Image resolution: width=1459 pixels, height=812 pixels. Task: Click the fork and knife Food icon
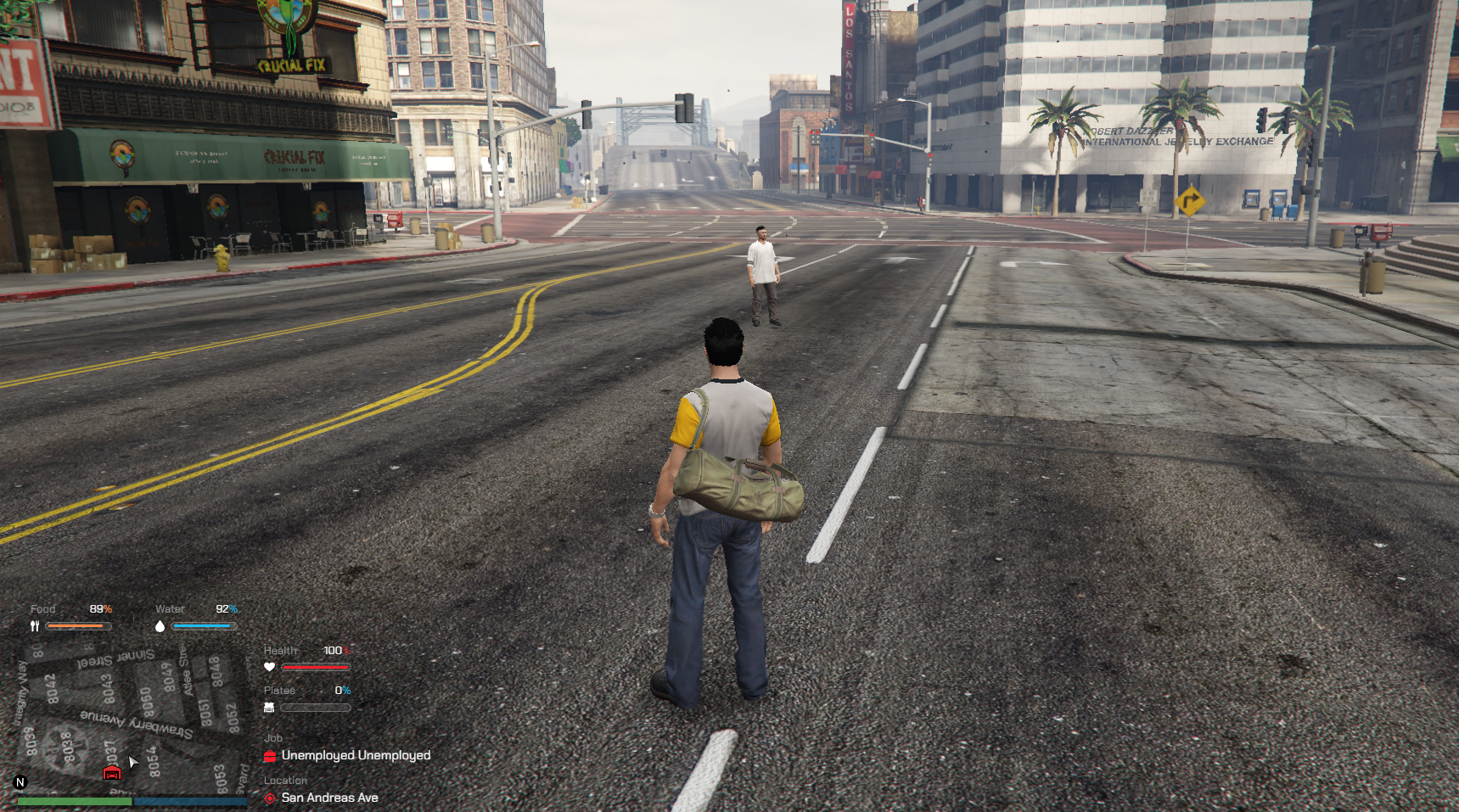(35, 626)
